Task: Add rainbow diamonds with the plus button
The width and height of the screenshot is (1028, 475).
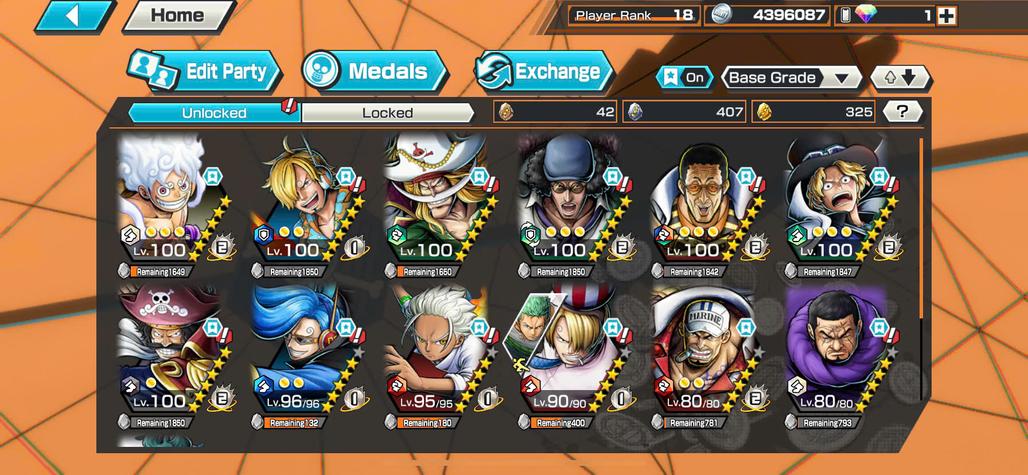Action: pos(946,16)
